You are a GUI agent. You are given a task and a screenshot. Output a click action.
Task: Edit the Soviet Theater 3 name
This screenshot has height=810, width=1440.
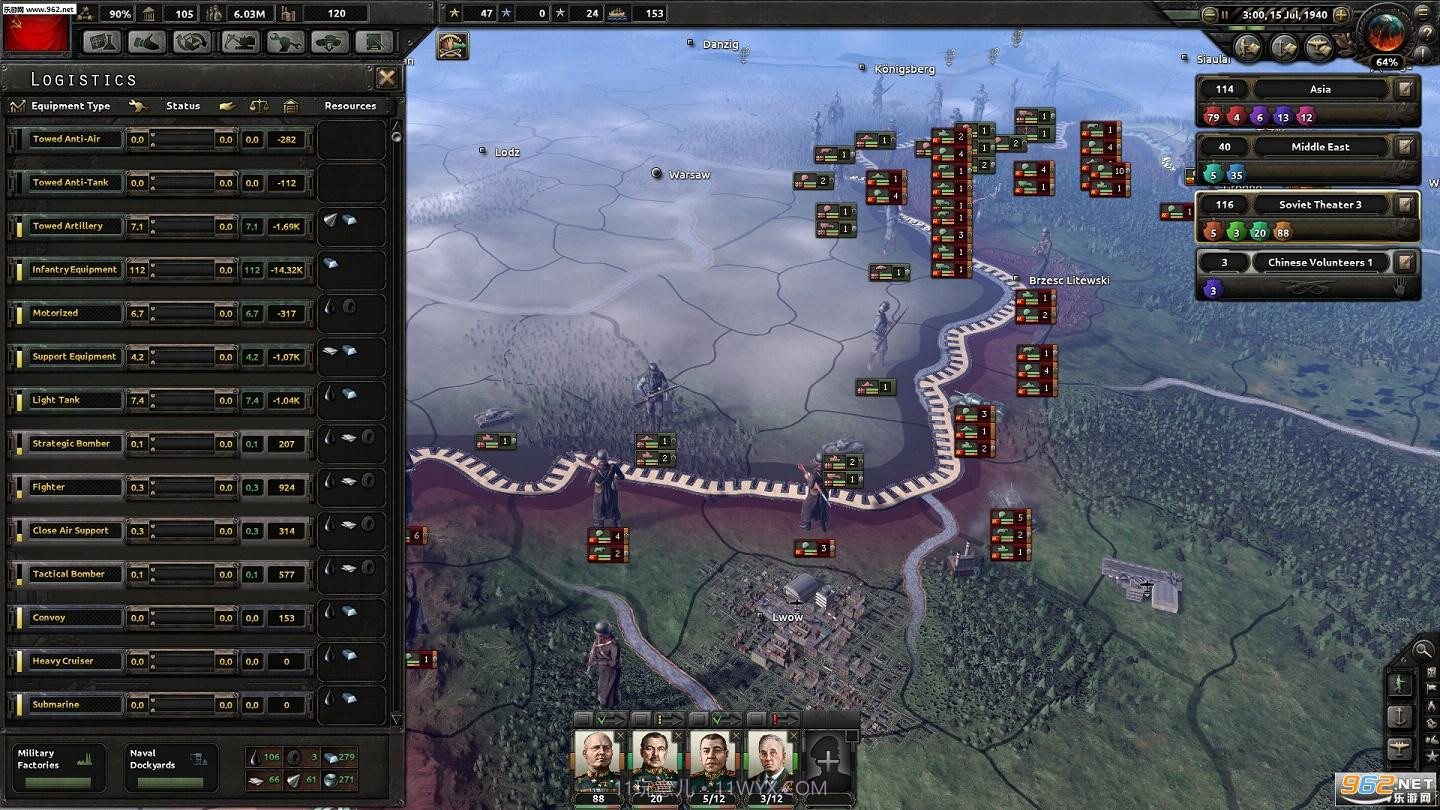[x=1405, y=205]
